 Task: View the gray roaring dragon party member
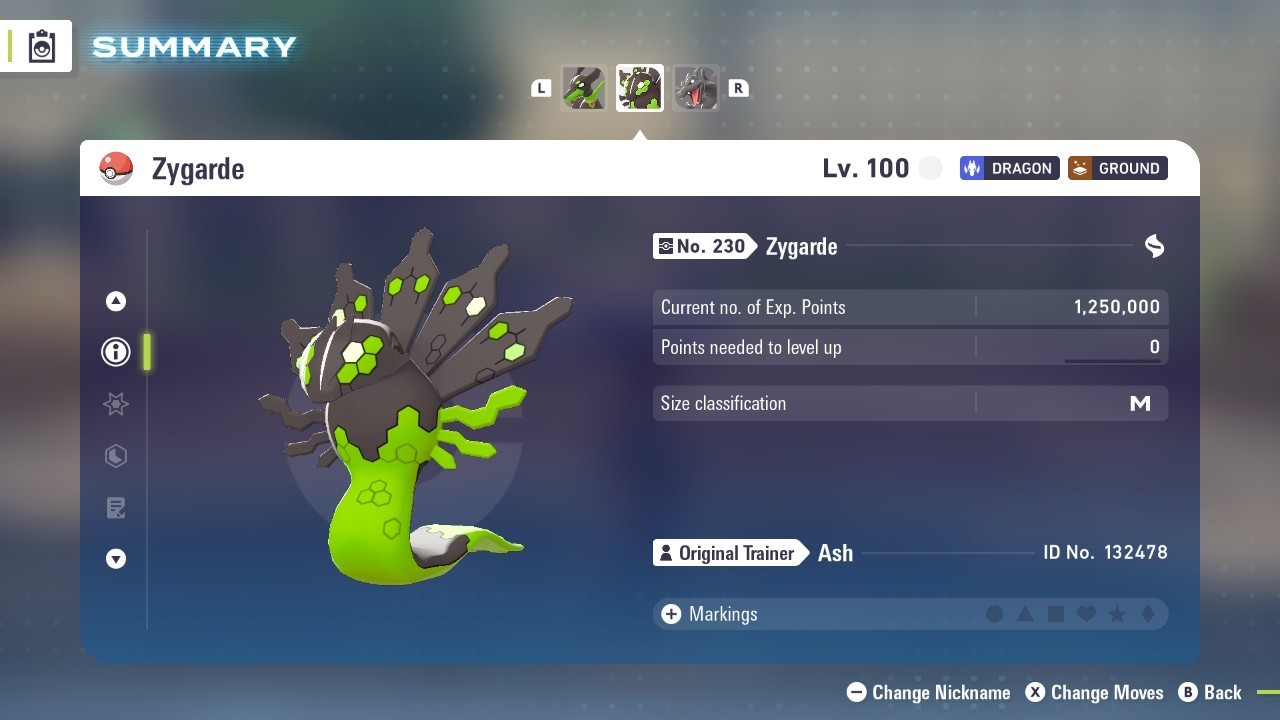695,88
